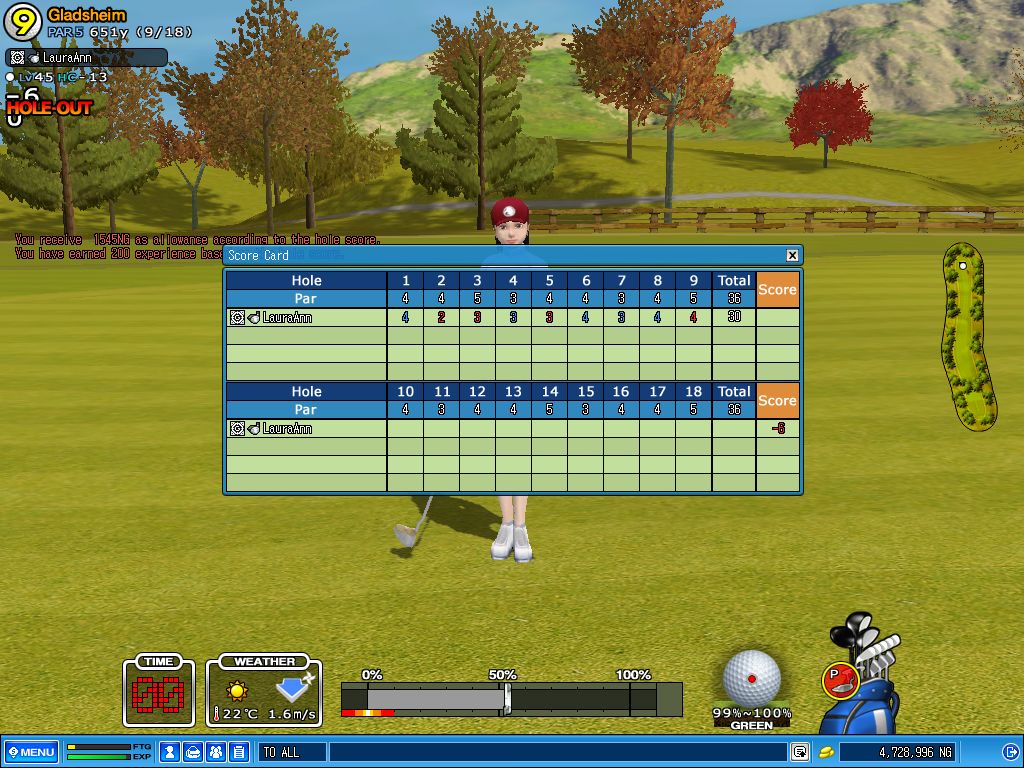This screenshot has width=1024, height=768.
Task: Toggle the chat window expand icon
Action: click(800, 752)
